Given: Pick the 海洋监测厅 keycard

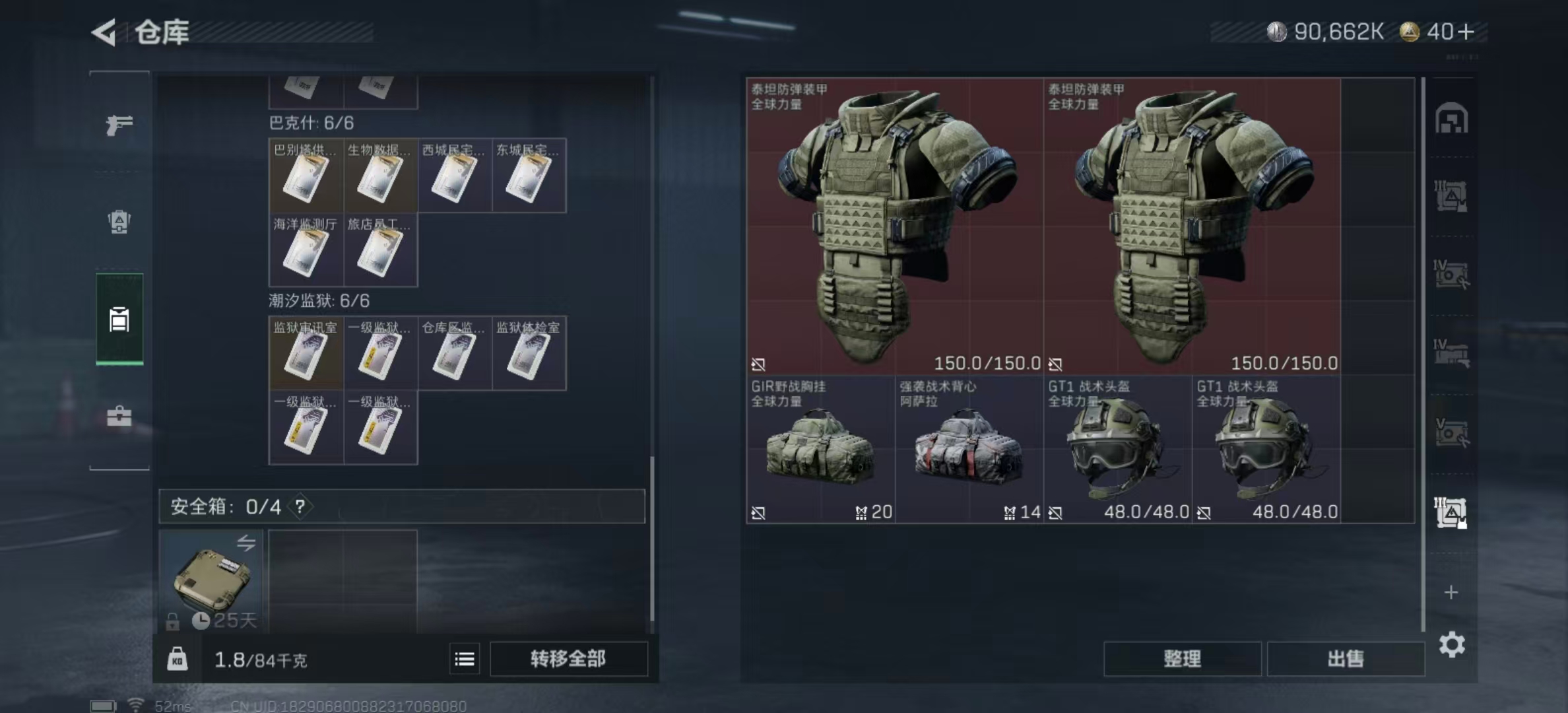Looking at the screenshot, I should (x=306, y=250).
